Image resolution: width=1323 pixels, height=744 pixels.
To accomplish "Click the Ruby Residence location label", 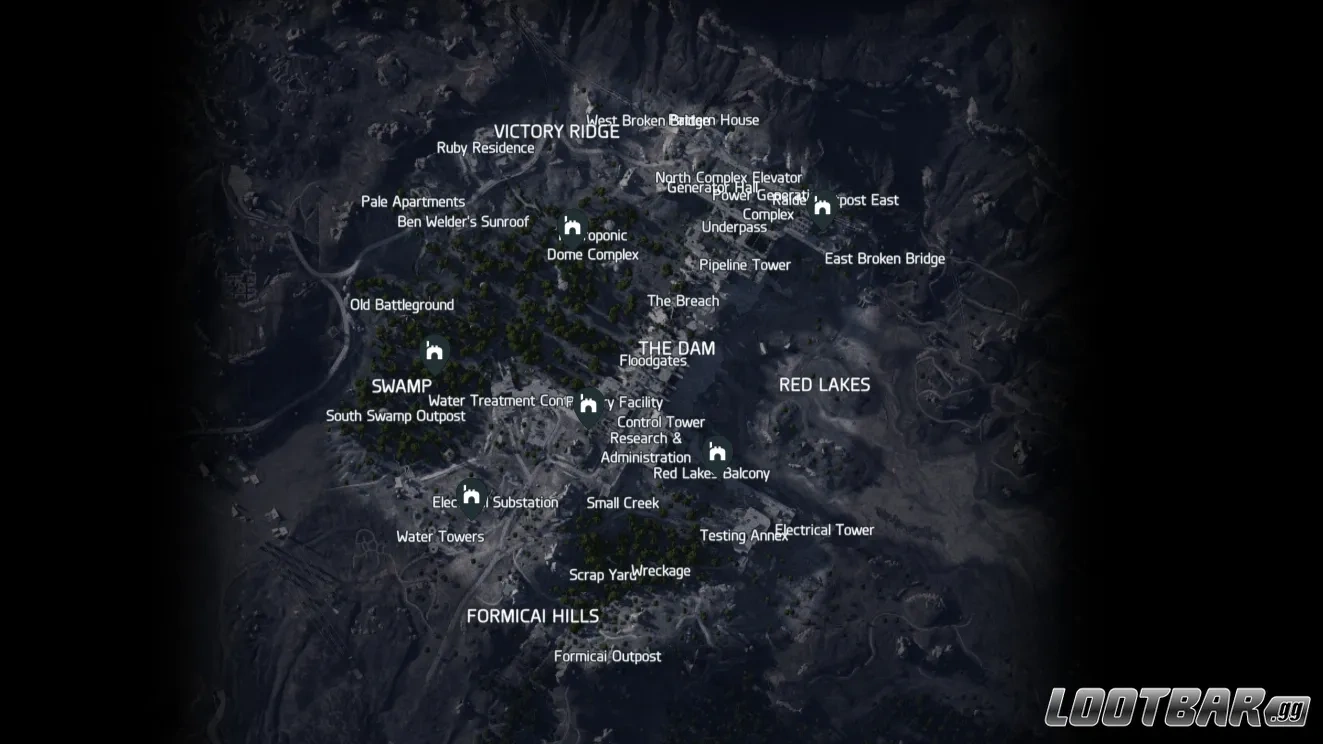I will pos(485,147).
